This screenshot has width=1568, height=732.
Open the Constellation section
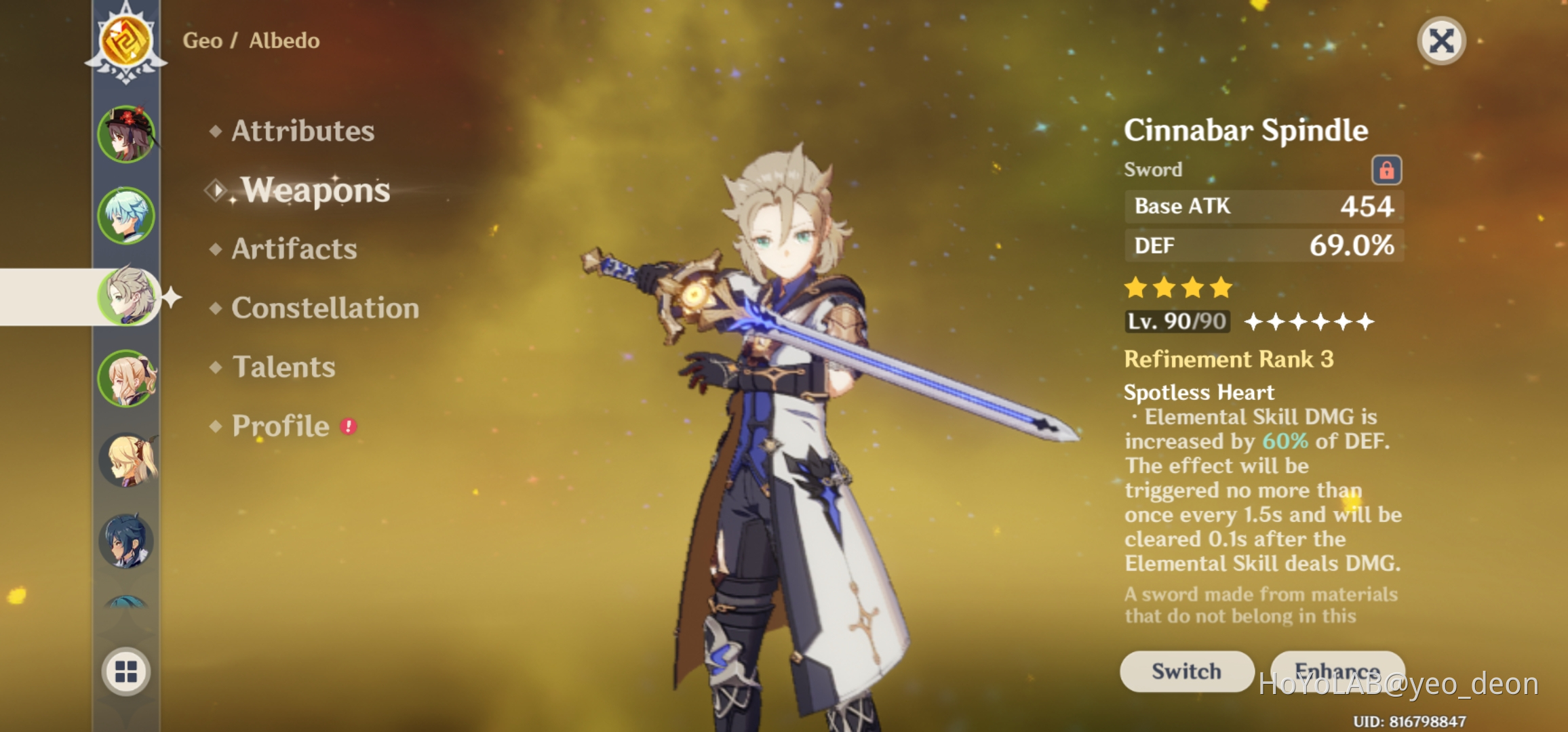pos(324,308)
